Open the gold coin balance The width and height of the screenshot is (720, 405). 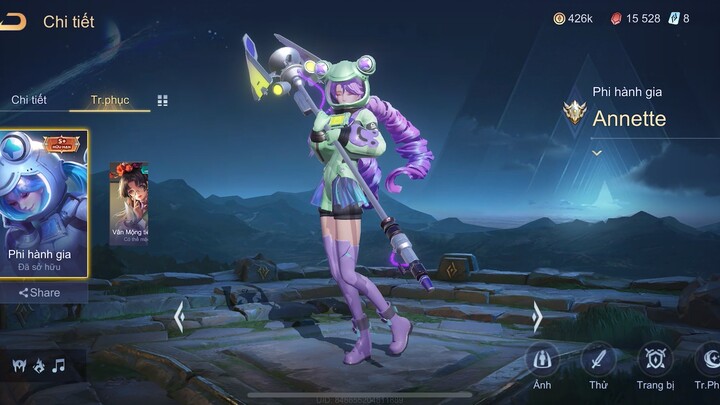pos(574,18)
